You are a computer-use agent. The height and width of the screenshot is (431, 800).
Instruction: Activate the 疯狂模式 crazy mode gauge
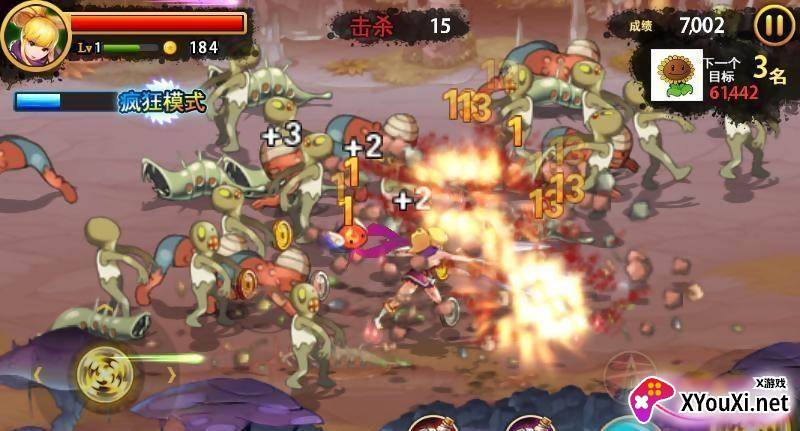coord(112,101)
